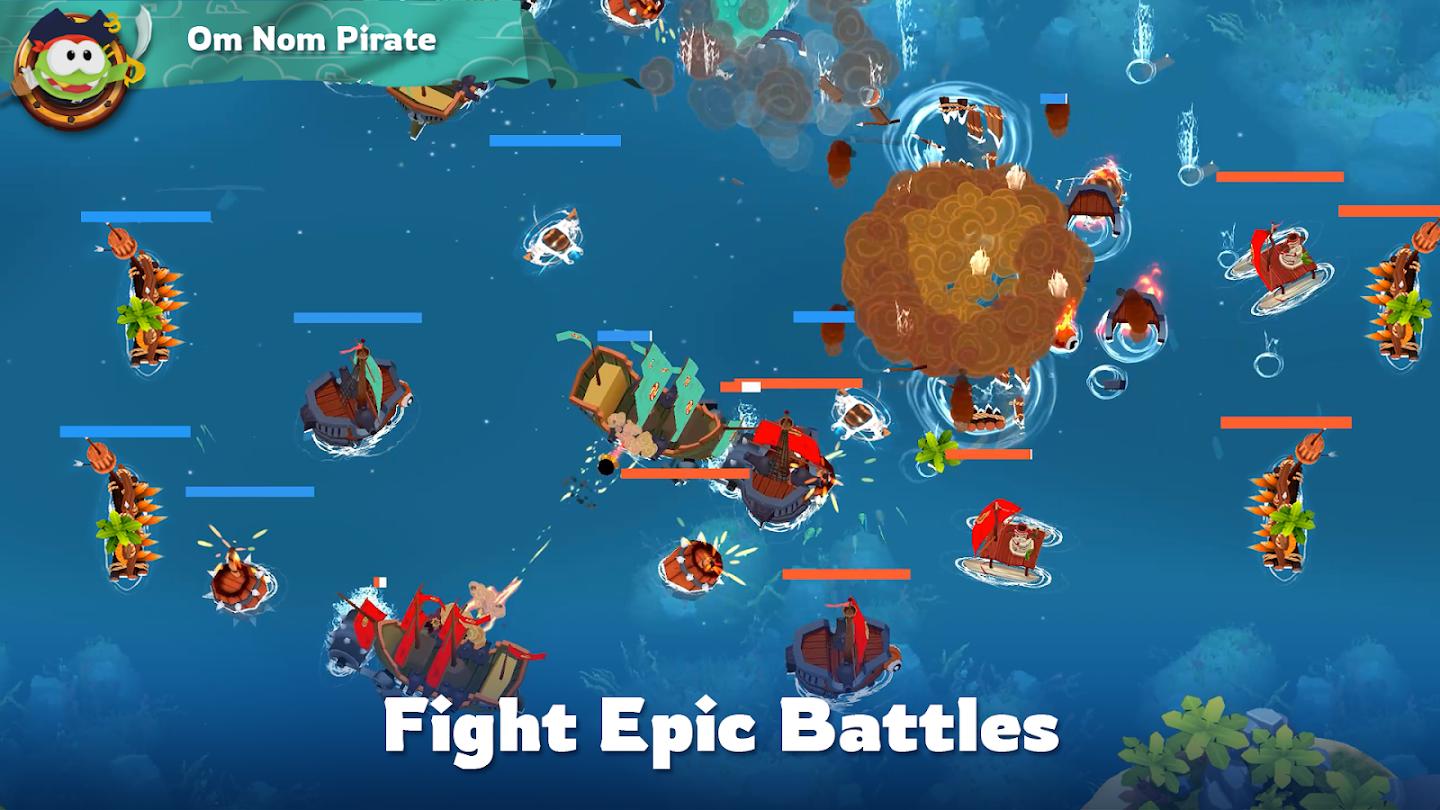This screenshot has width=1440, height=810.
Task: Select the floating barrel near the top whirlpool
Action: [x=555, y=240]
